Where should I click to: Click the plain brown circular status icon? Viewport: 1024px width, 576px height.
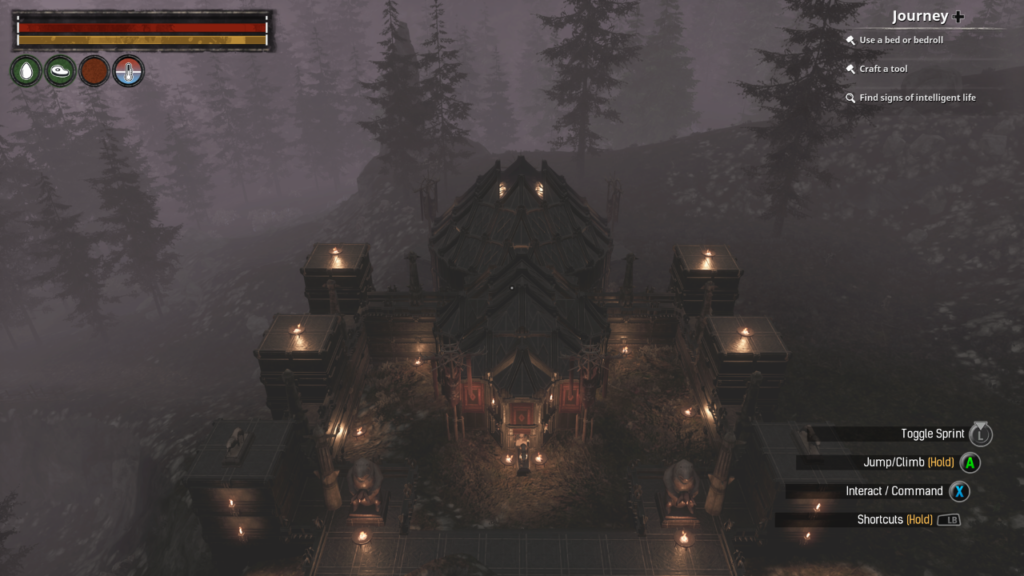(x=94, y=71)
